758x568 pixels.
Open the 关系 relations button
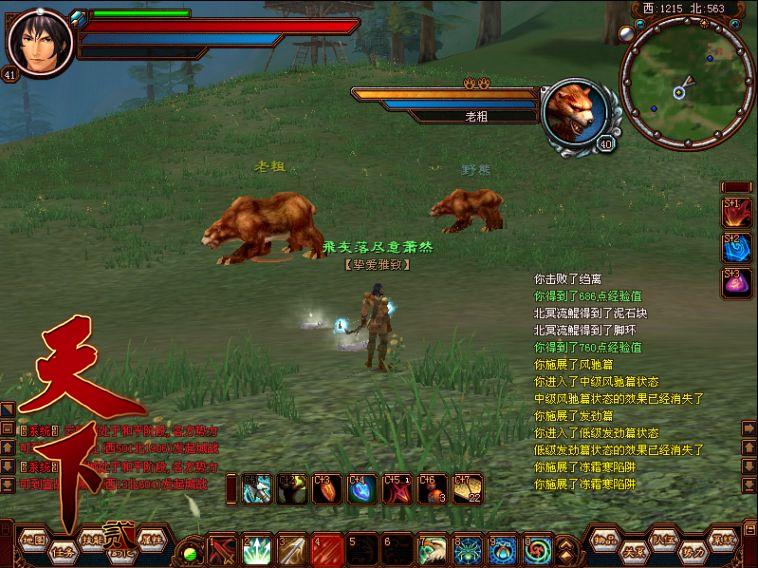(634, 551)
